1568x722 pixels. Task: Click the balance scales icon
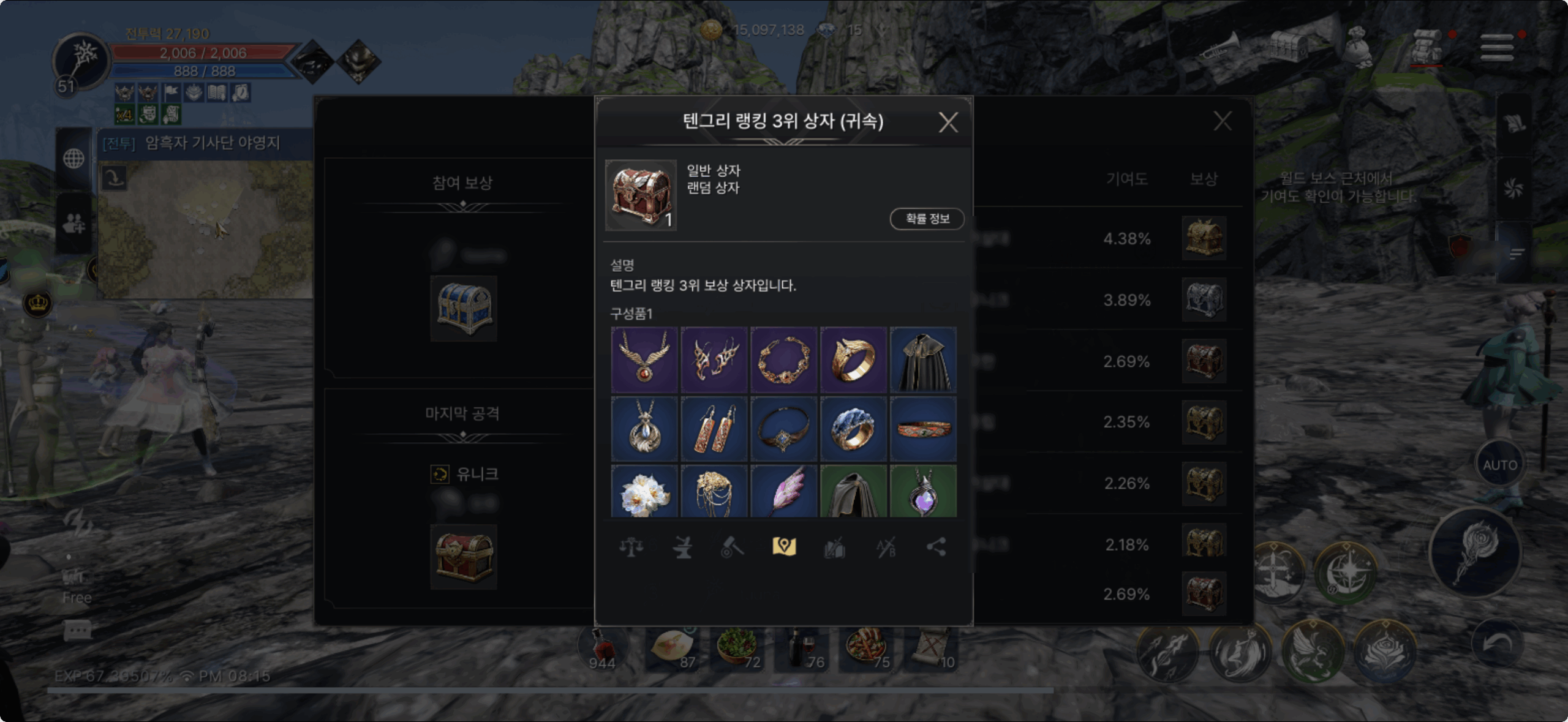coord(631,547)
